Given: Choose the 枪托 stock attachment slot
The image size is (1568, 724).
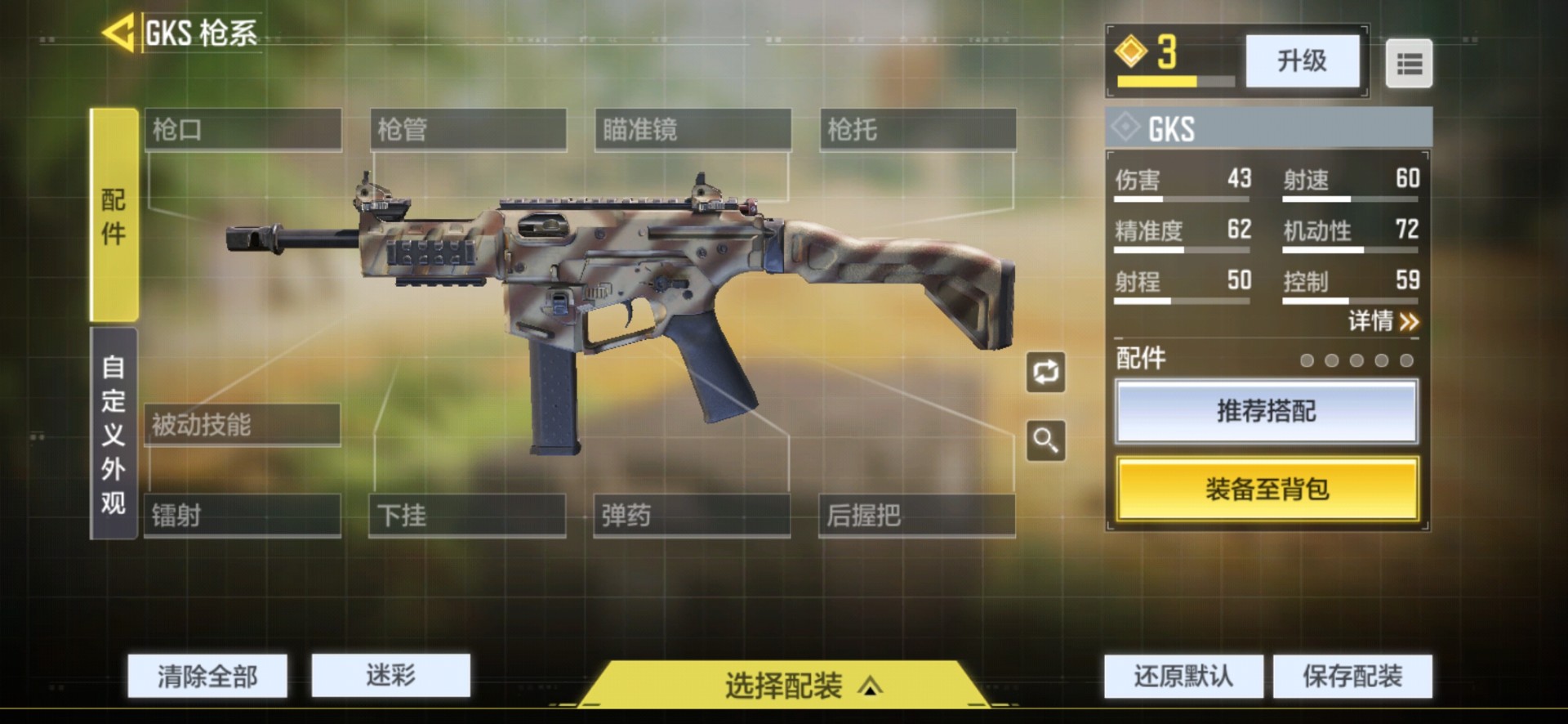Looking at the screenshot, I should (918, 129).
